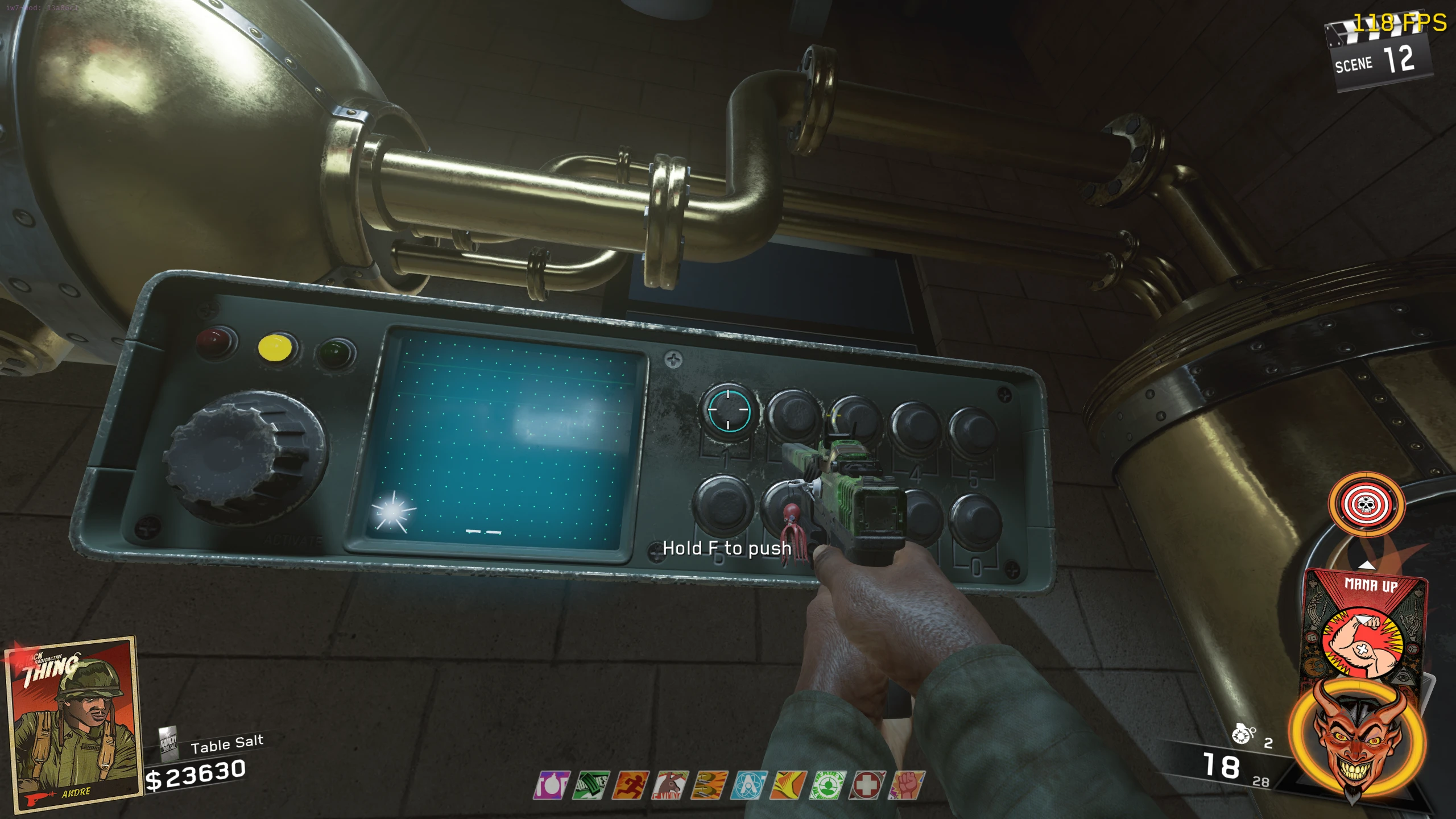
Task: Click the green Deadeye crosshair perk icon
Action: 828,785
